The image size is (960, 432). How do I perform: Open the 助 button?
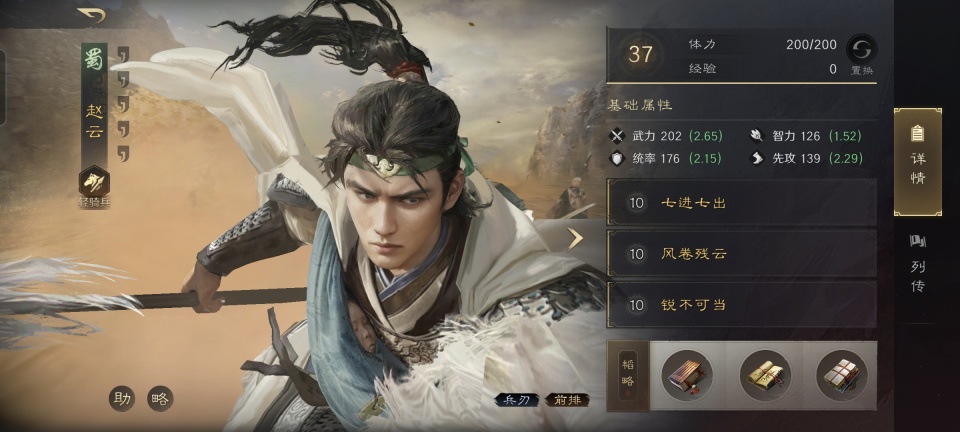pyautogui.click(x=122, y=398)
